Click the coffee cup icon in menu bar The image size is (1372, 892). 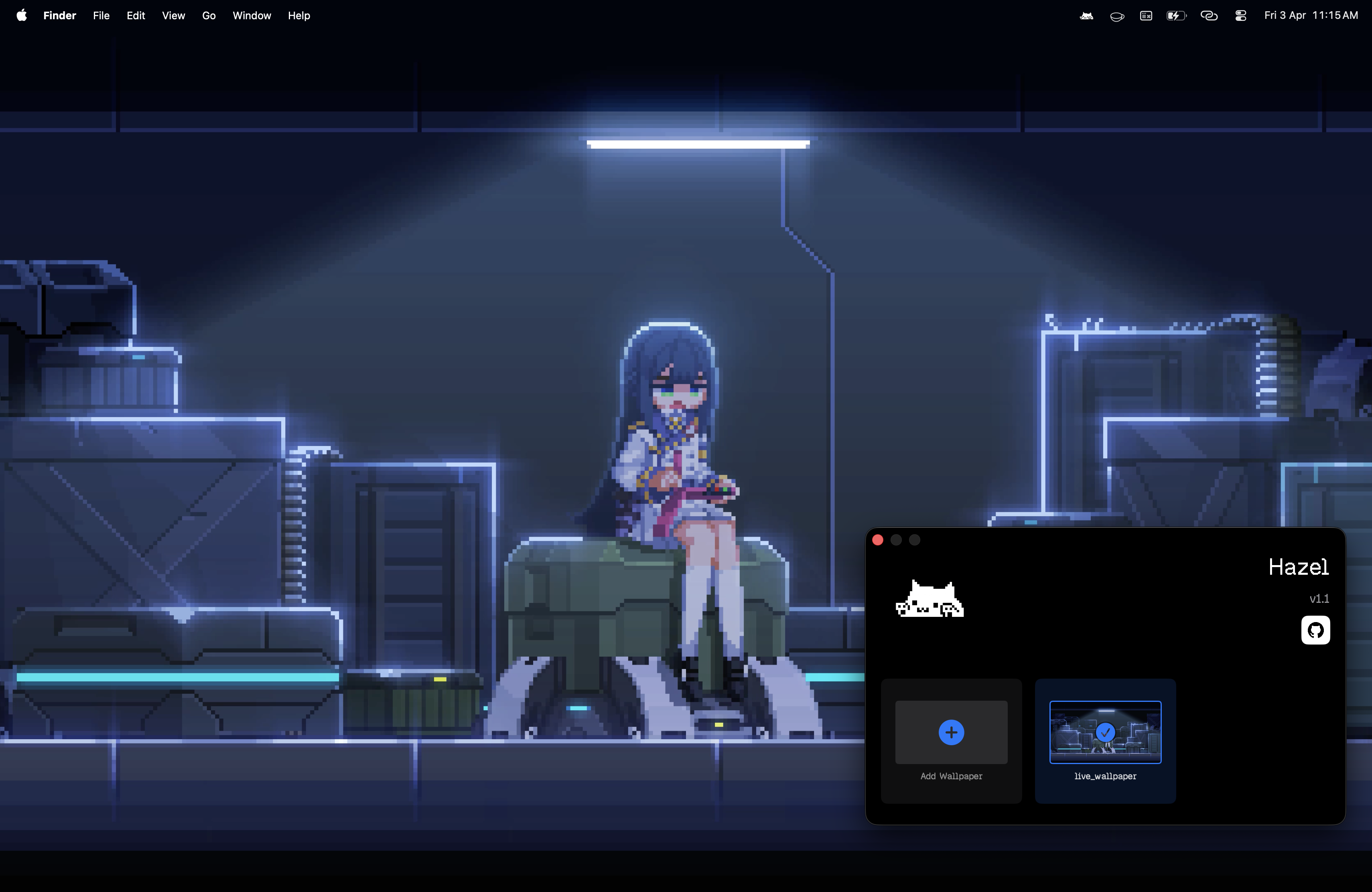pos(1116,16)
